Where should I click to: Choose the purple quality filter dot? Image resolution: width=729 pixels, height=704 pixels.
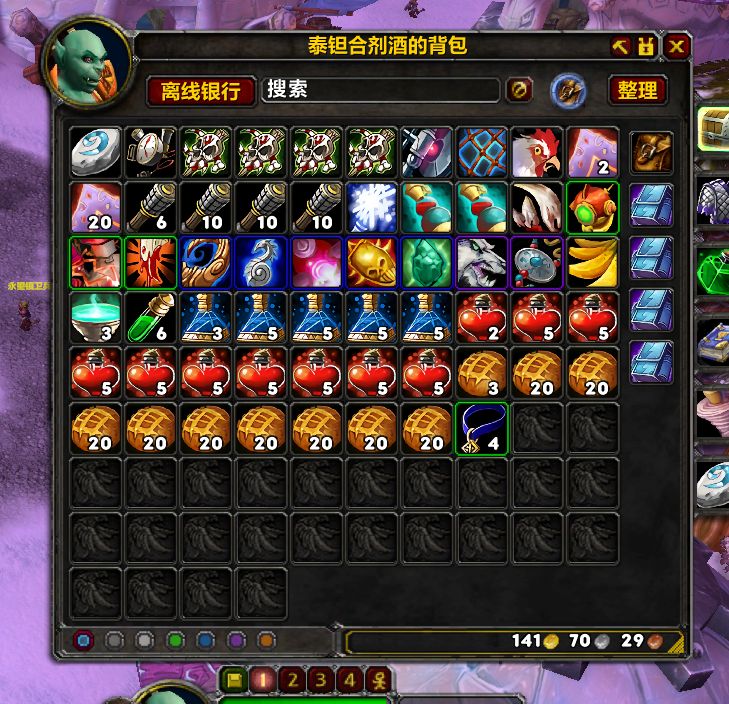(x=236, y=640)
